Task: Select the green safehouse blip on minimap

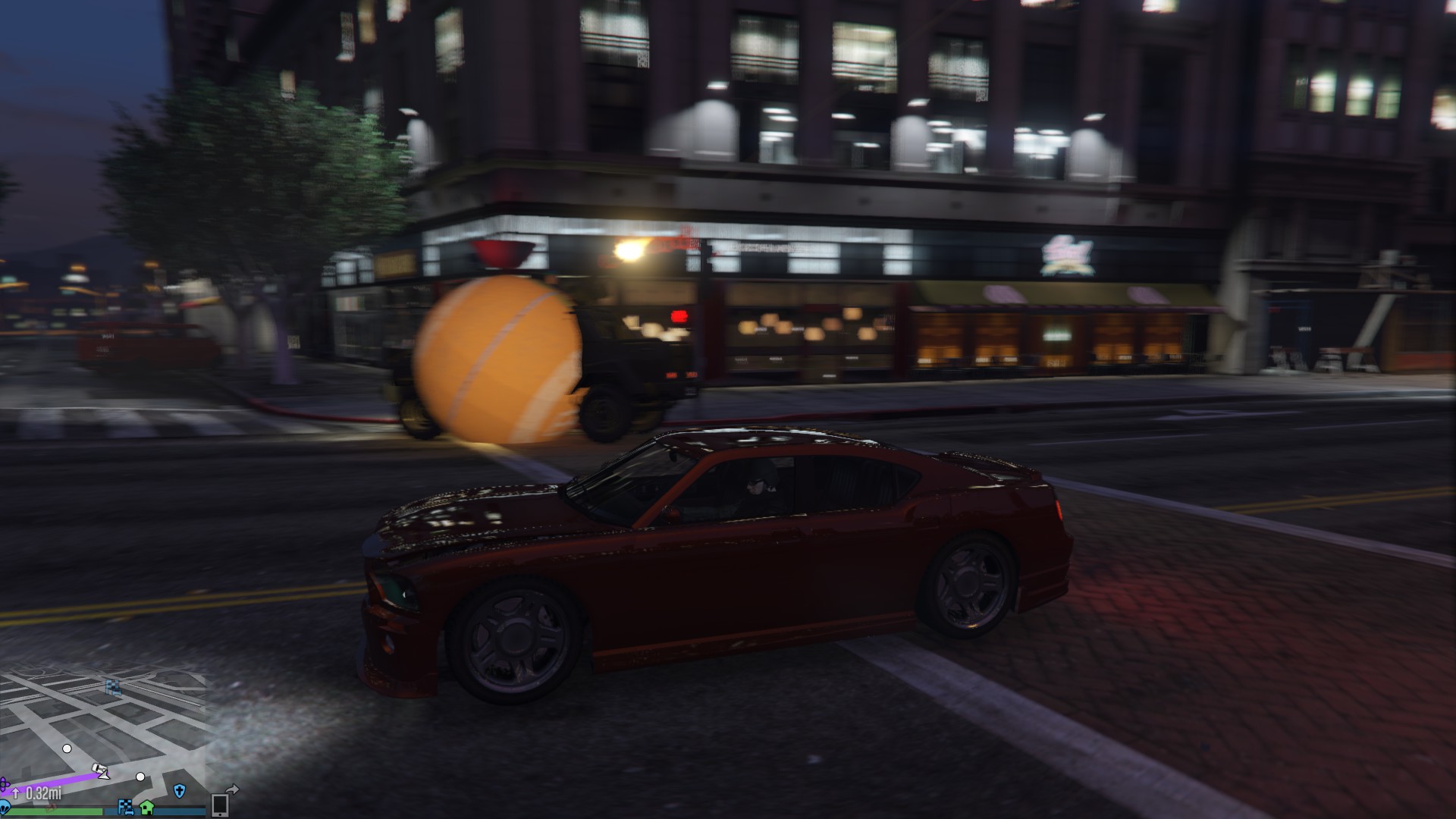Action: [x=146, y=805]
